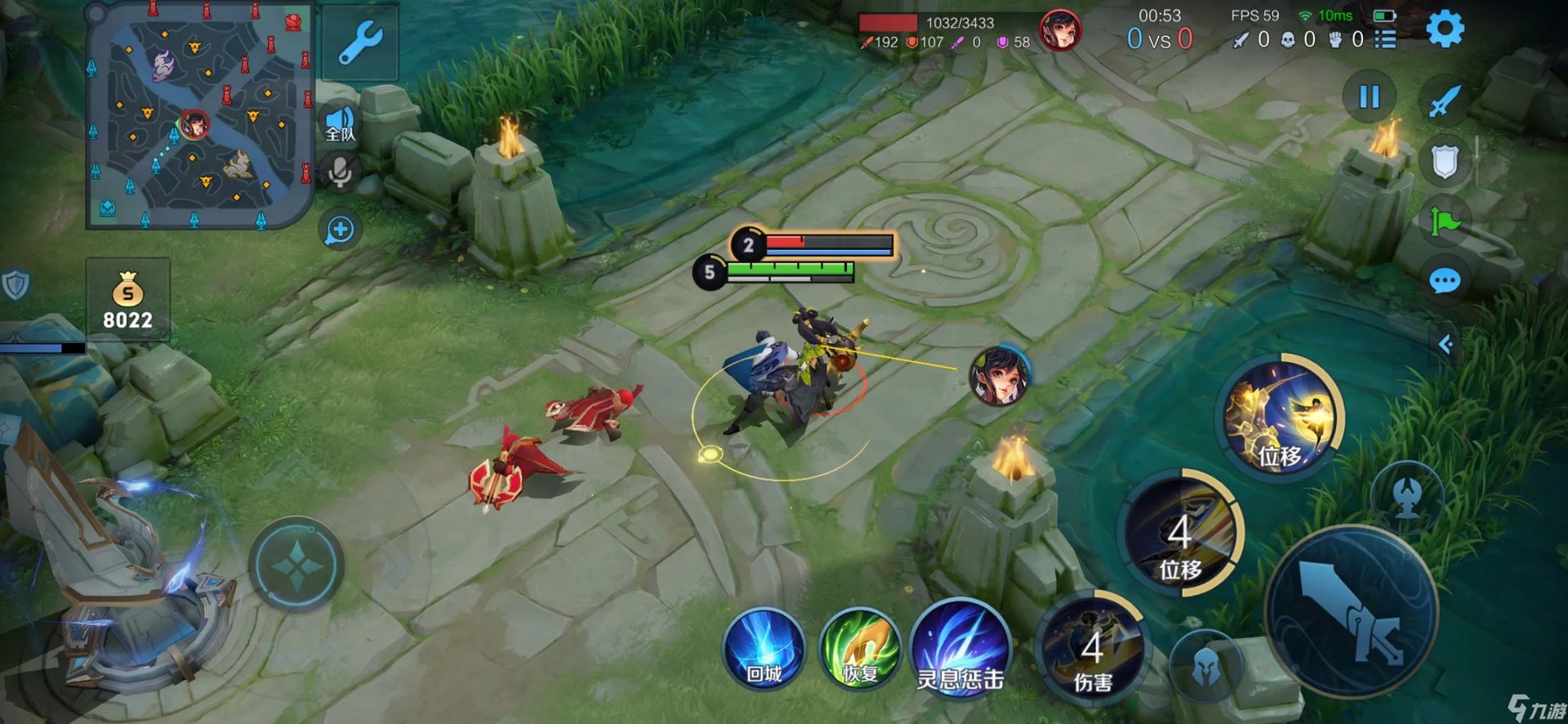Open the shop via the gold coin bag

coord(128,299)
